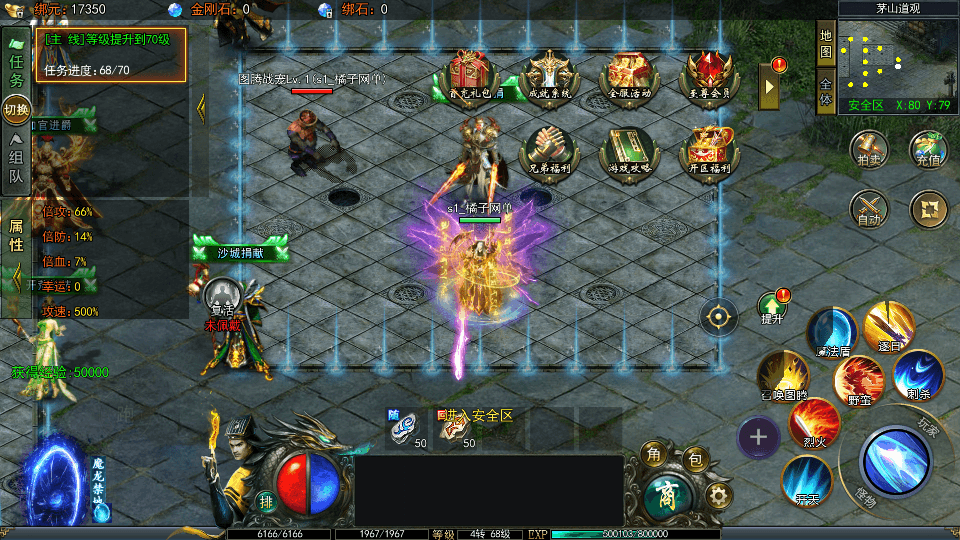Open the 成就系统 achievement system
960x540 pixels.
[x=550, y=75]
